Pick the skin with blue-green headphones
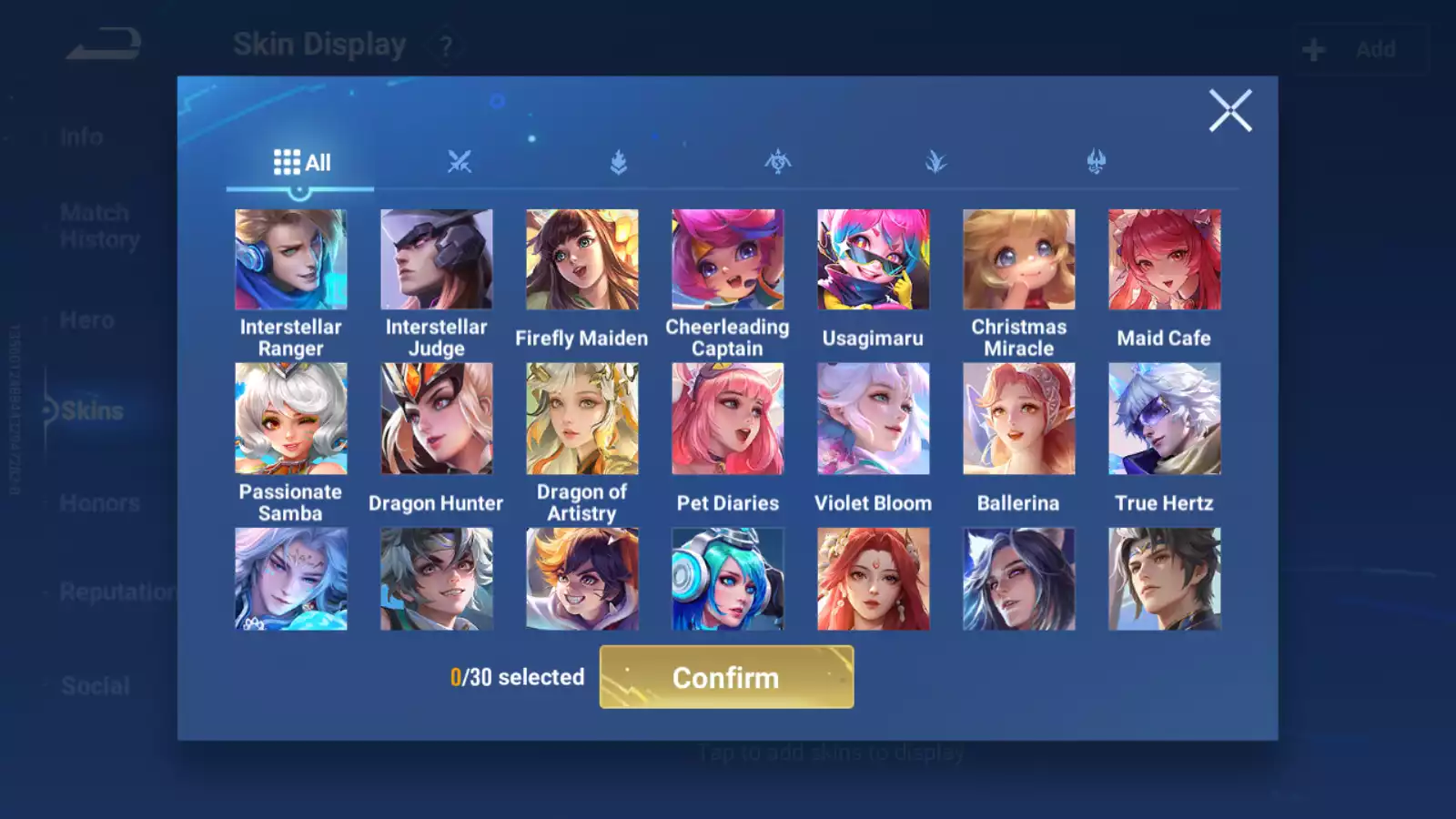This screenshot has width=1456, height=819. pyautogui.click(x=727, y=579)
